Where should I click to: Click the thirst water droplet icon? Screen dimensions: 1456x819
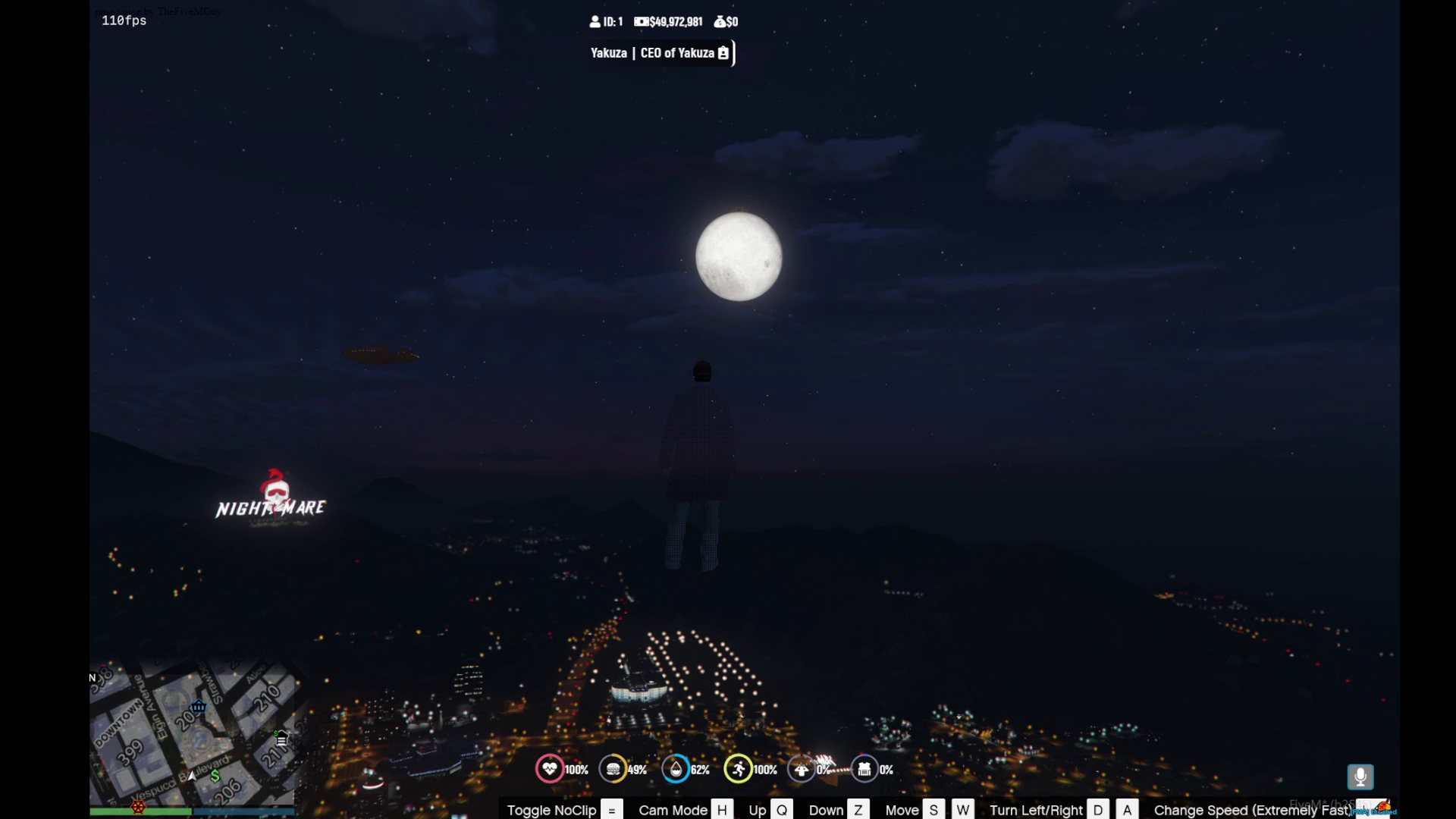point(677,769)
